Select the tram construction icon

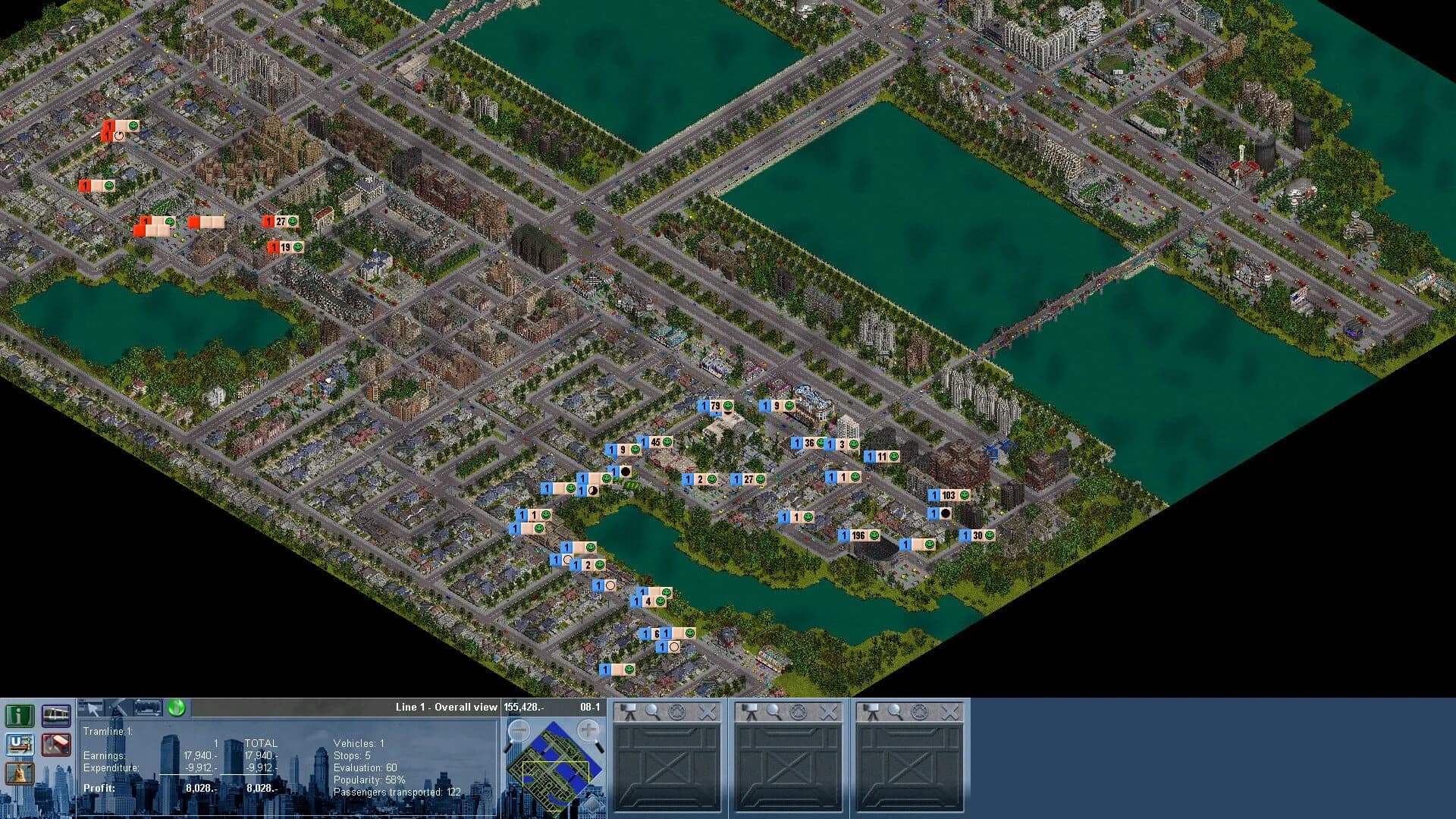55,717
